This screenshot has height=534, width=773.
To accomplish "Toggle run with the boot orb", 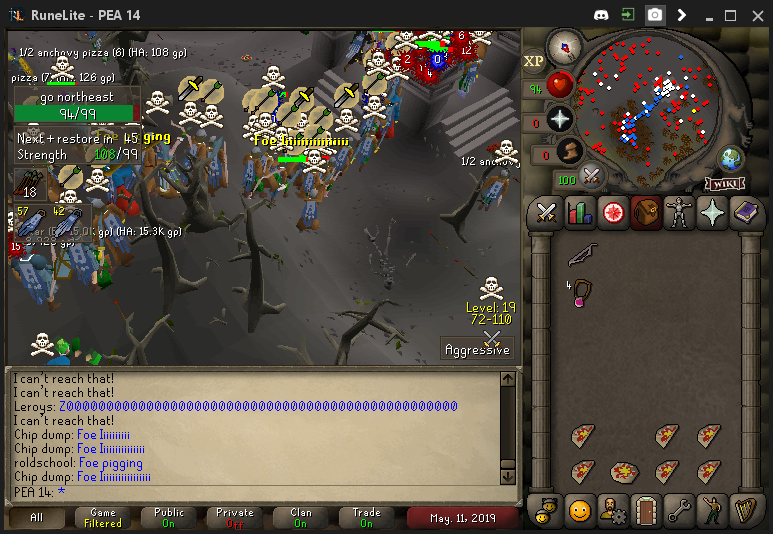I will pyautogui.click(x=569, y=153).
